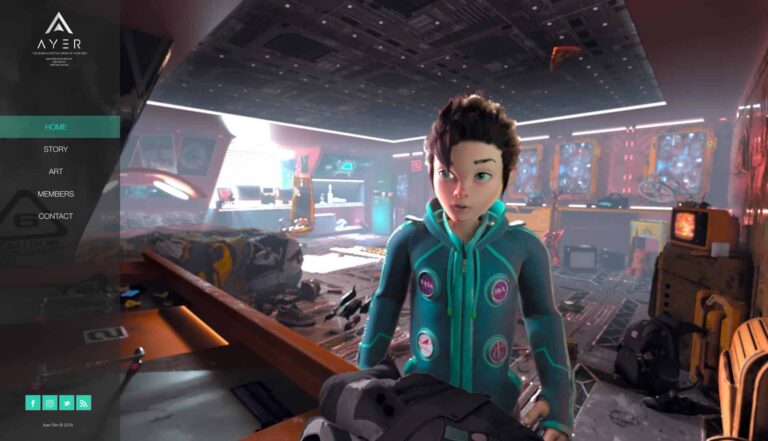
Task: Open the Instagram link icon
Action: (50, 403)
